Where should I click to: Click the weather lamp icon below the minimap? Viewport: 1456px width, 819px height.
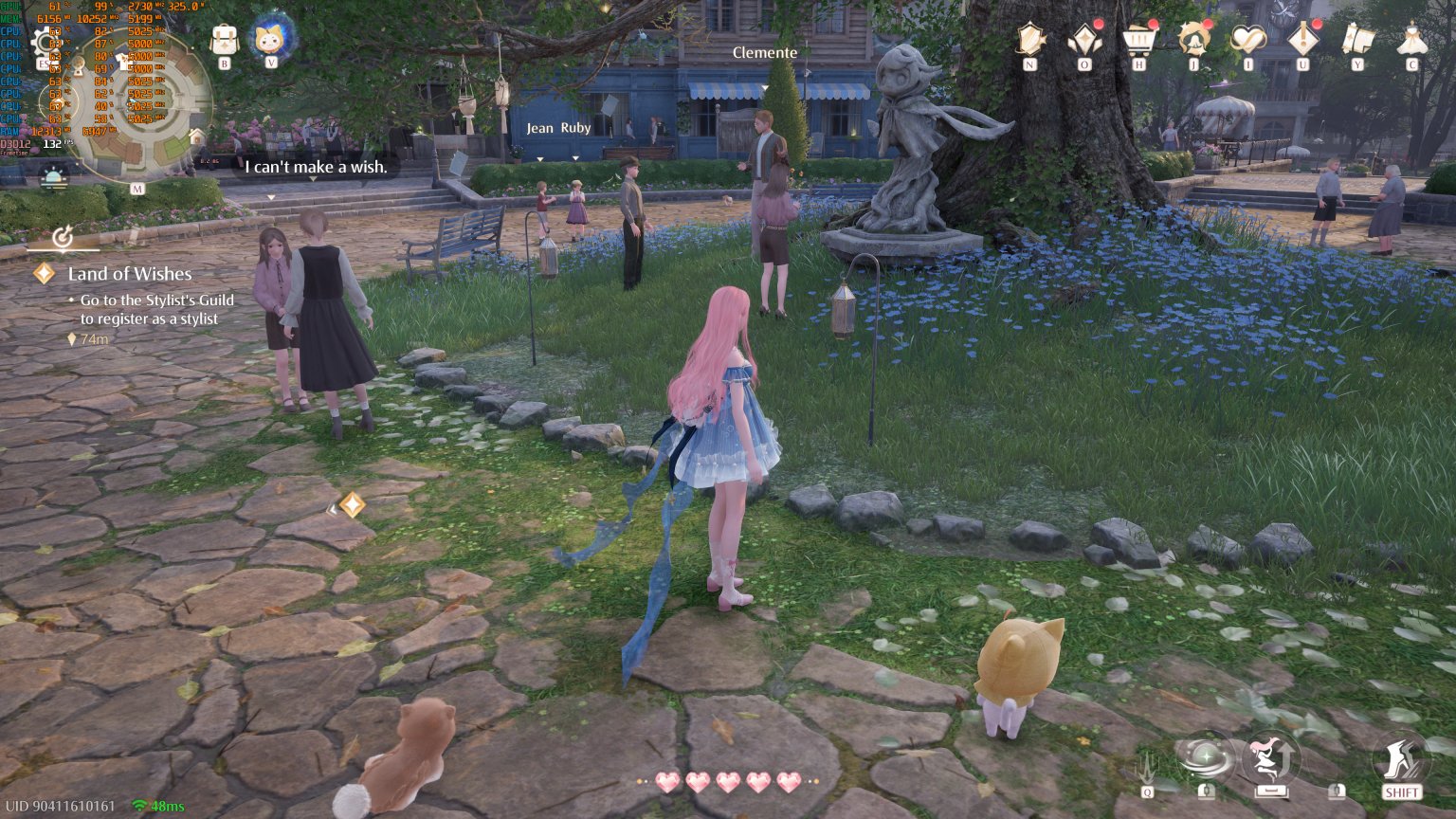(52, 174)
